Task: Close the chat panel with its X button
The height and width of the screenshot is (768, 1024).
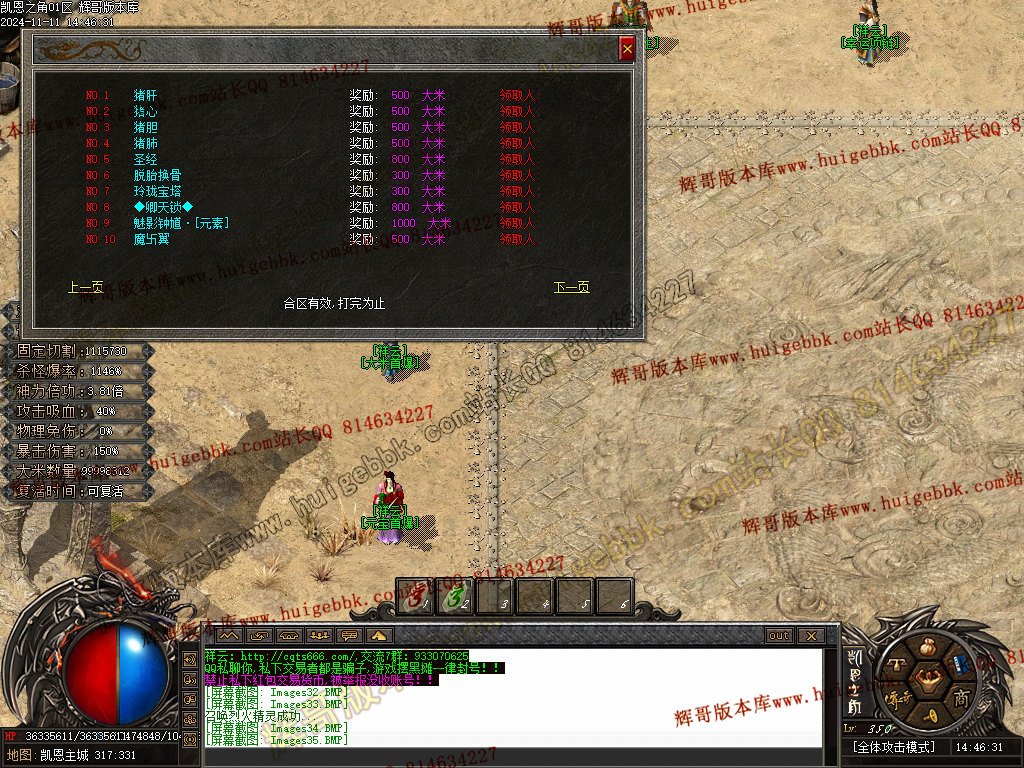Action: coord(811,636)
